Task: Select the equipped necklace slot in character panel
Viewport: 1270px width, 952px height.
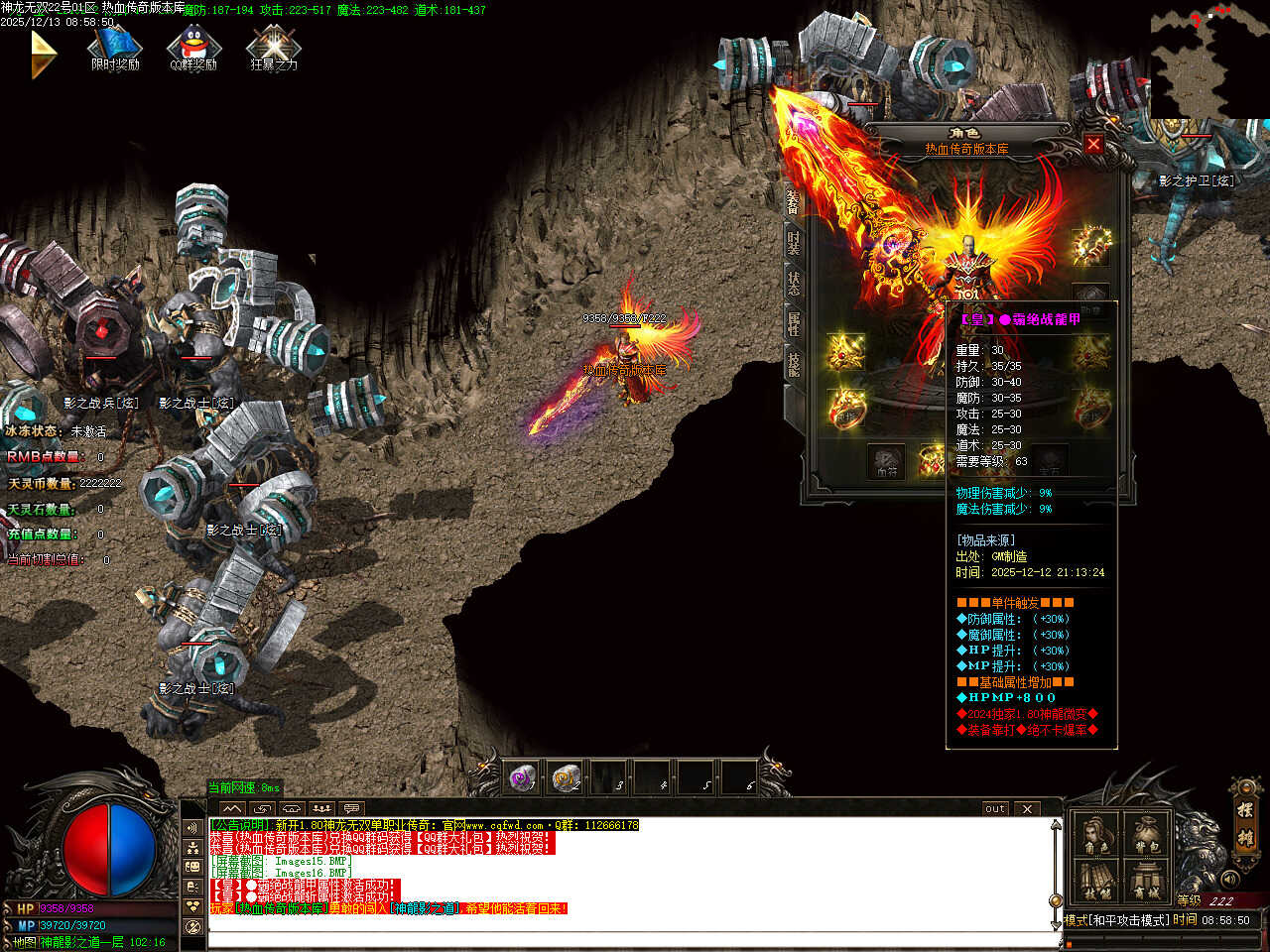Action: pos(1091,243)
